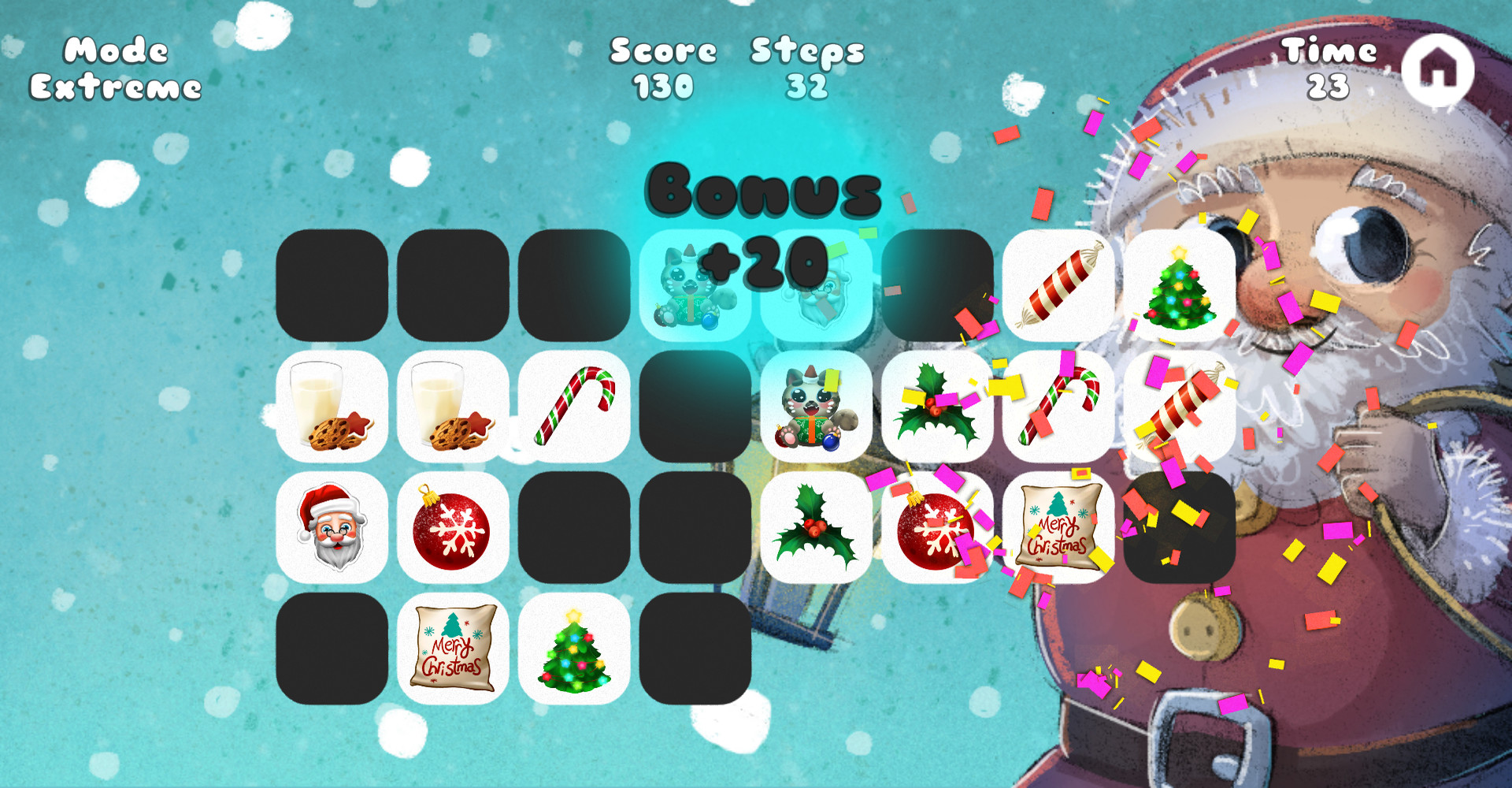The image size is (1512, 788).
Task: Select the striped candy card in top row
Action: (1059, 284)
